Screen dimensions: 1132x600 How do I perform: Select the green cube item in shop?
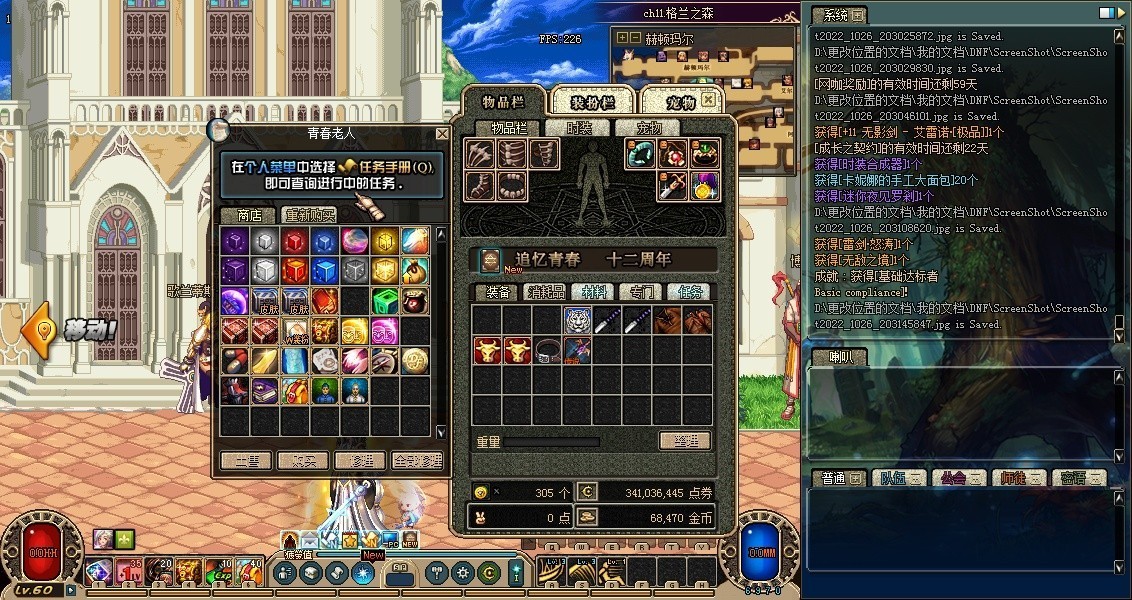(385, 300)
